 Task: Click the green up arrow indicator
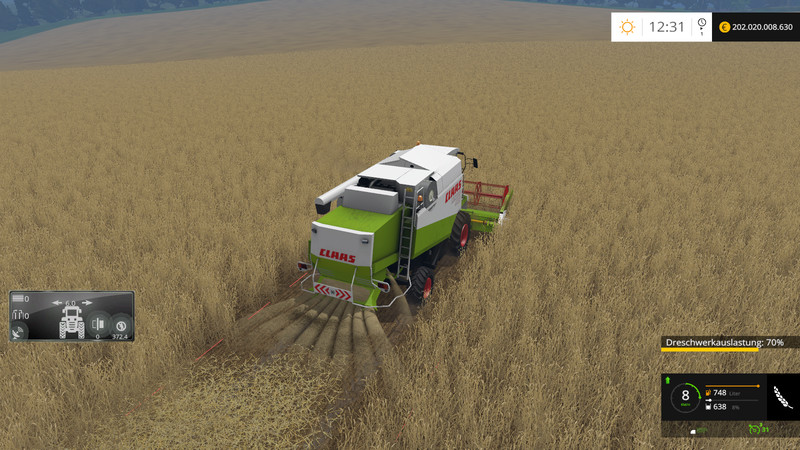coord(667,381)
